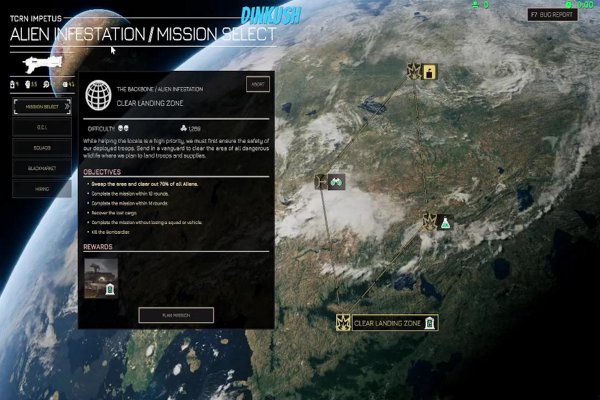Open the Bug Report button

(553, 15)
